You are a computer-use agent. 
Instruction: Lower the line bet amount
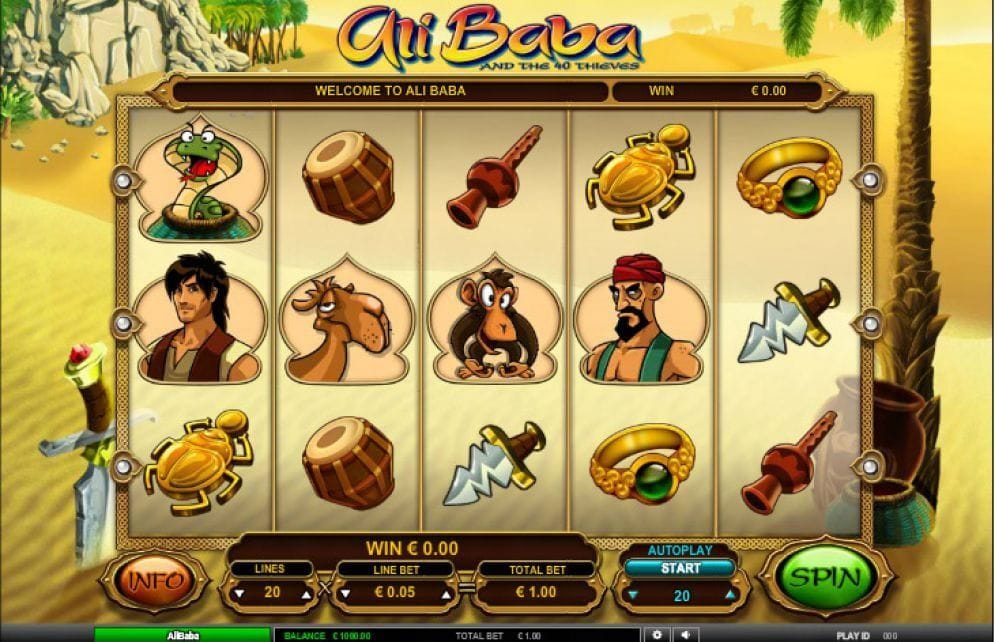pos(345,593)
